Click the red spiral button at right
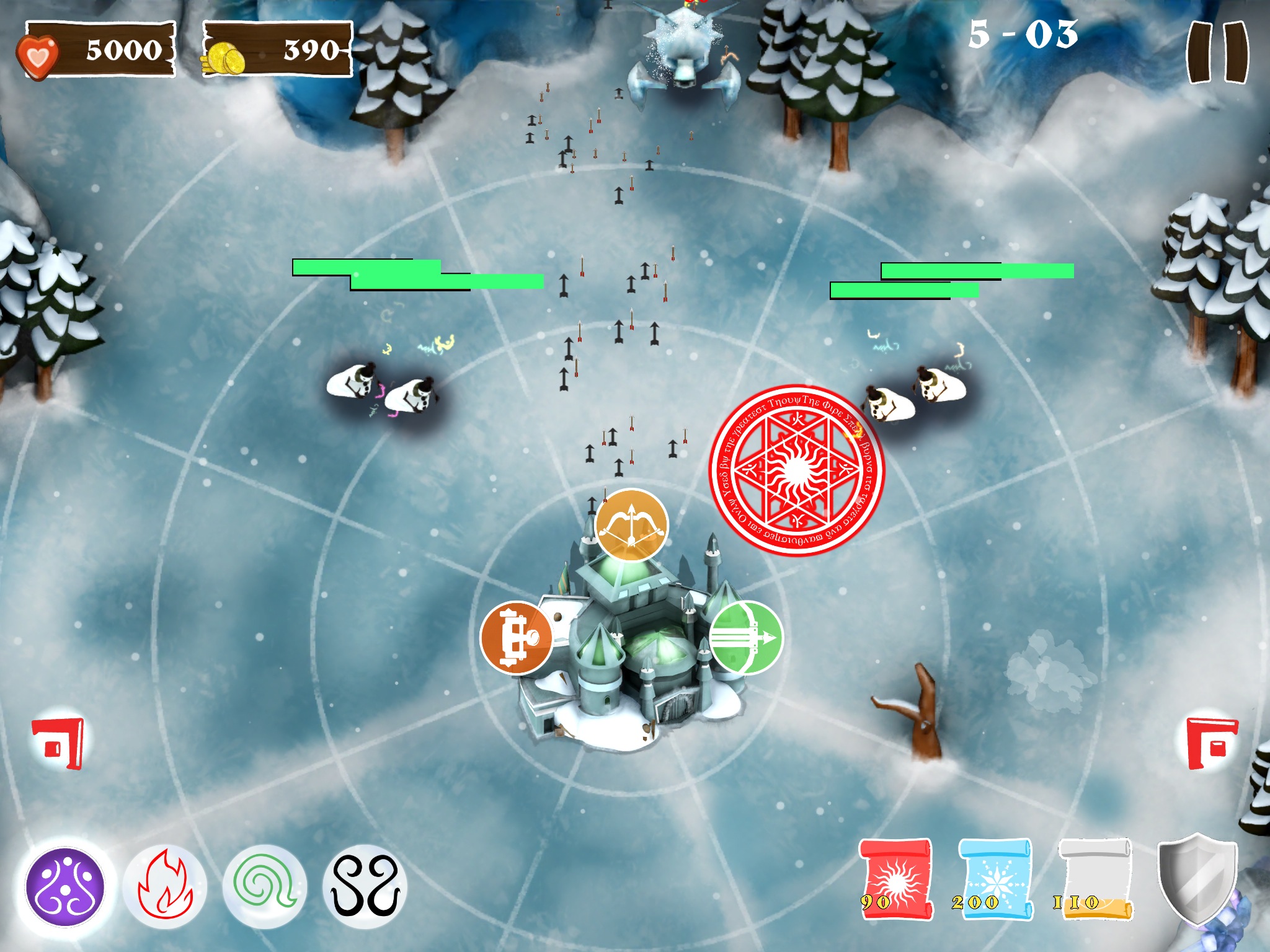 click(x=1212, y=743)
